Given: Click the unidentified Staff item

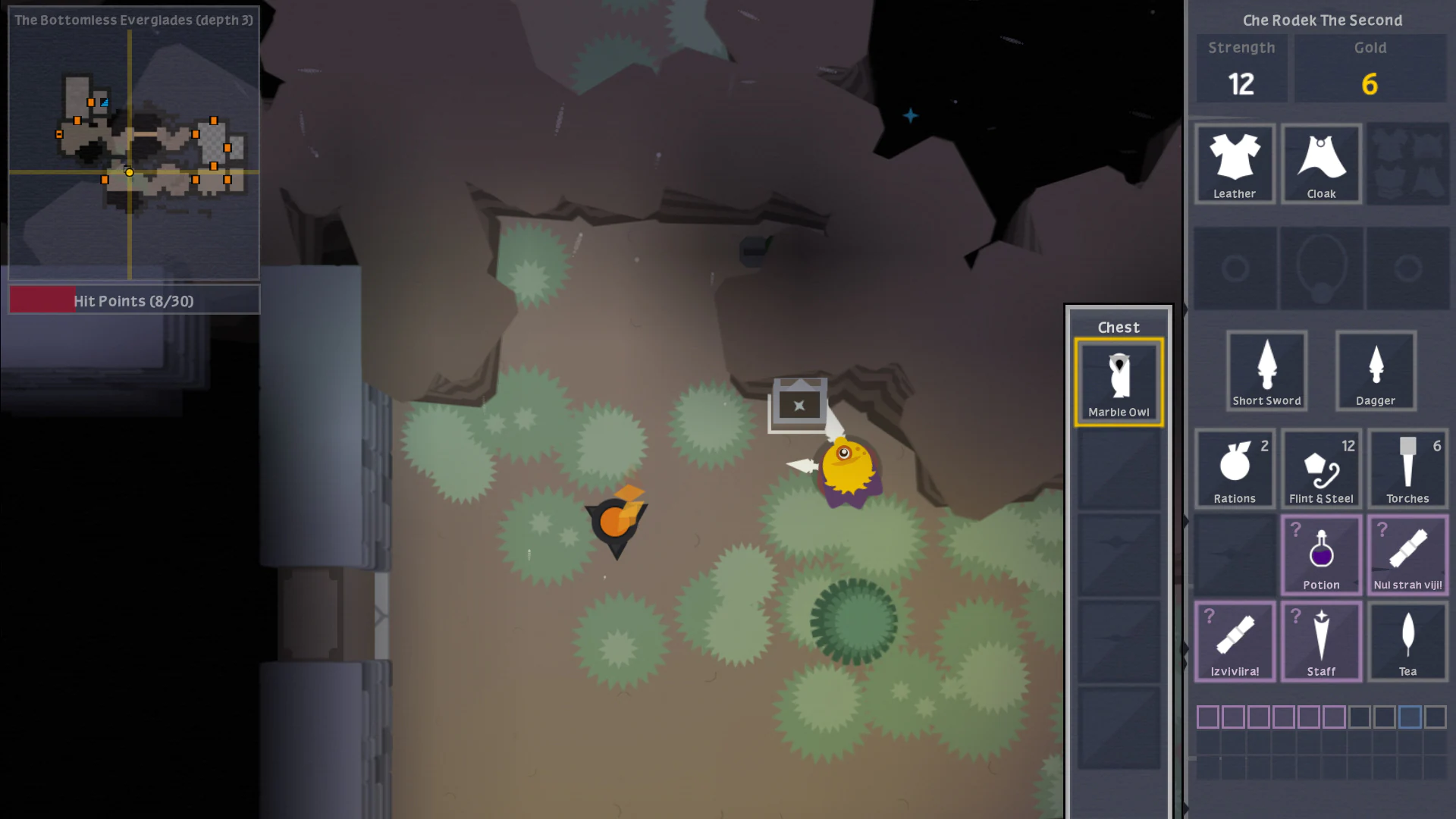Looking at the screenshot, I should click(1321, 641).
